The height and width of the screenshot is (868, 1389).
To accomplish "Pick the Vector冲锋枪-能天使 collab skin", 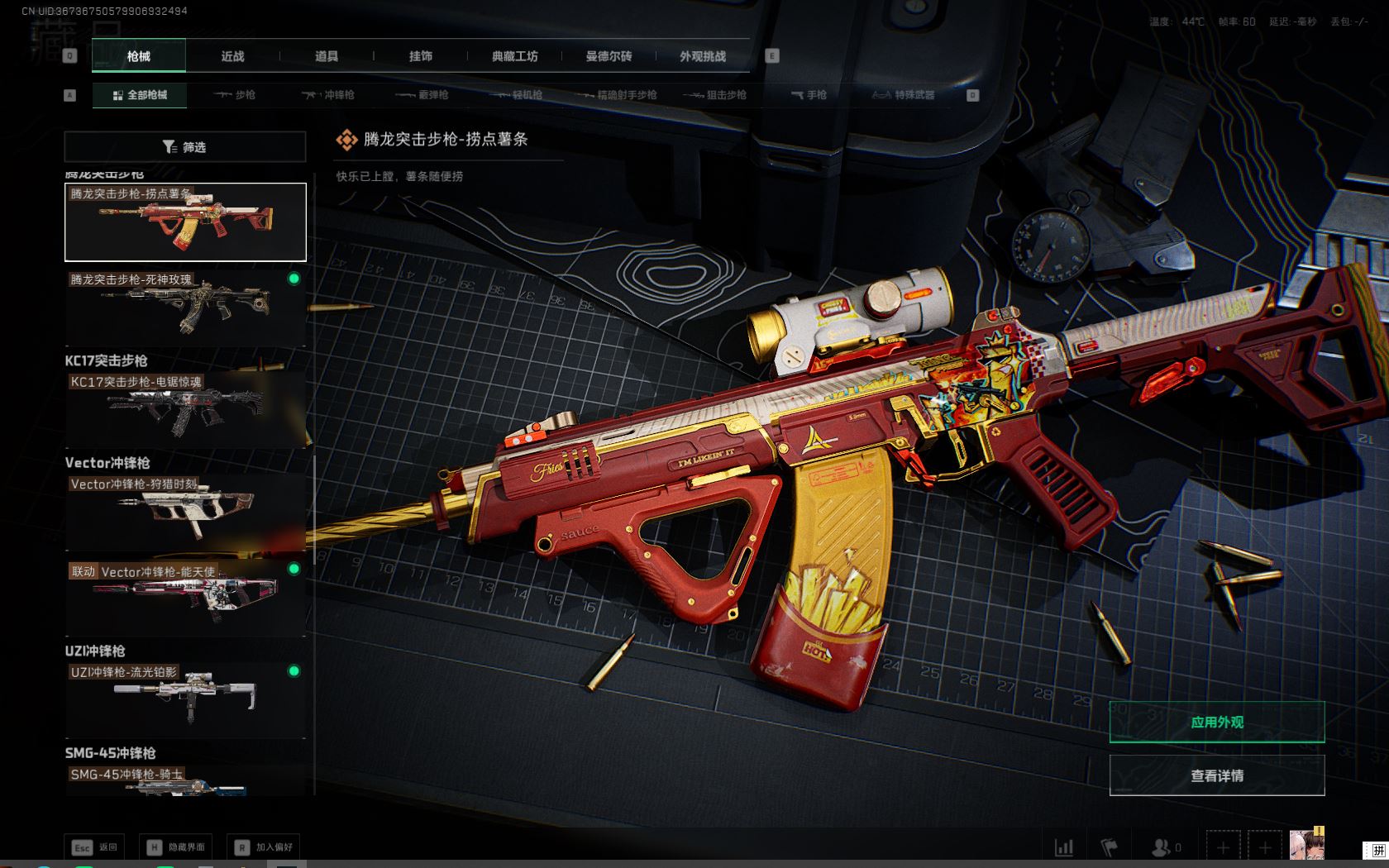I will 185,597.
